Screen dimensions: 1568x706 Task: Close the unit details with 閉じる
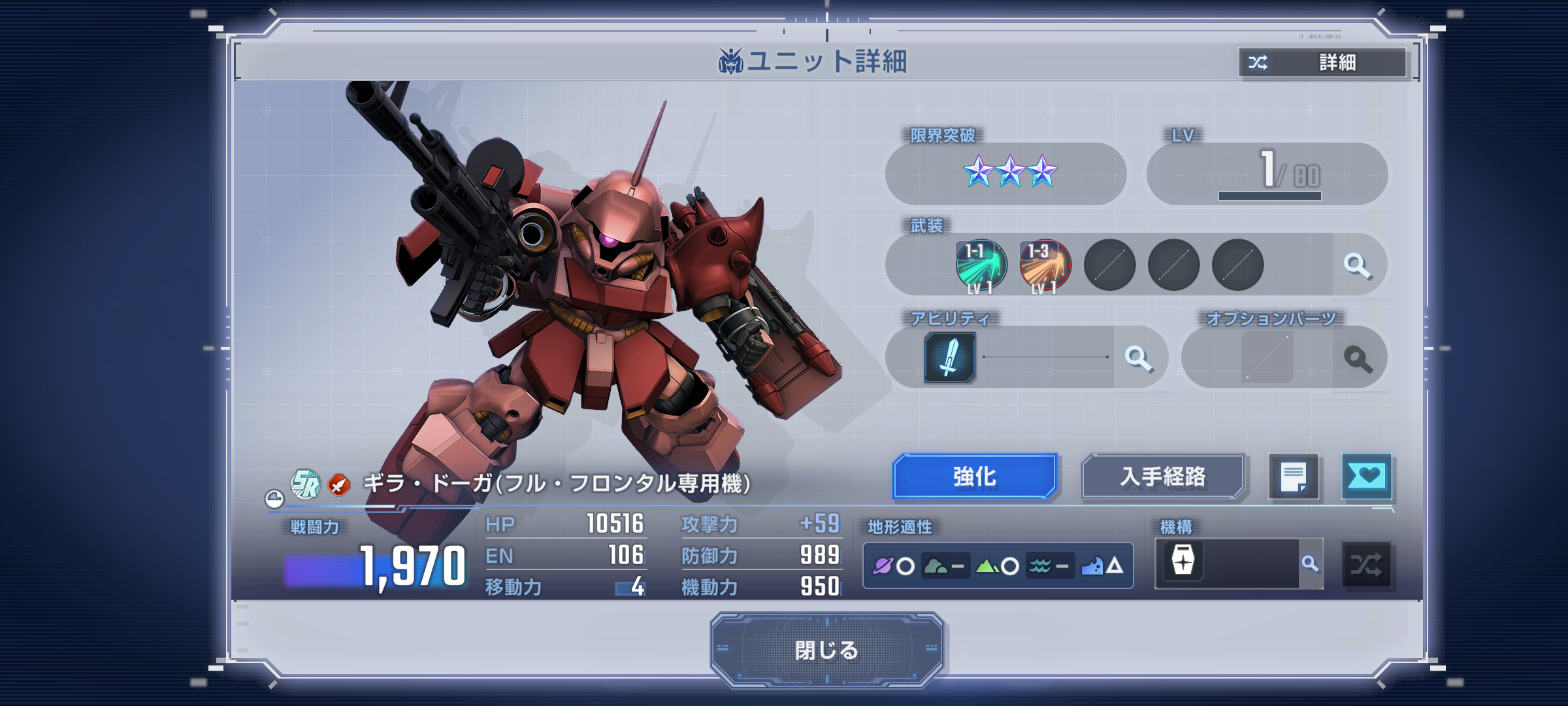826,649
